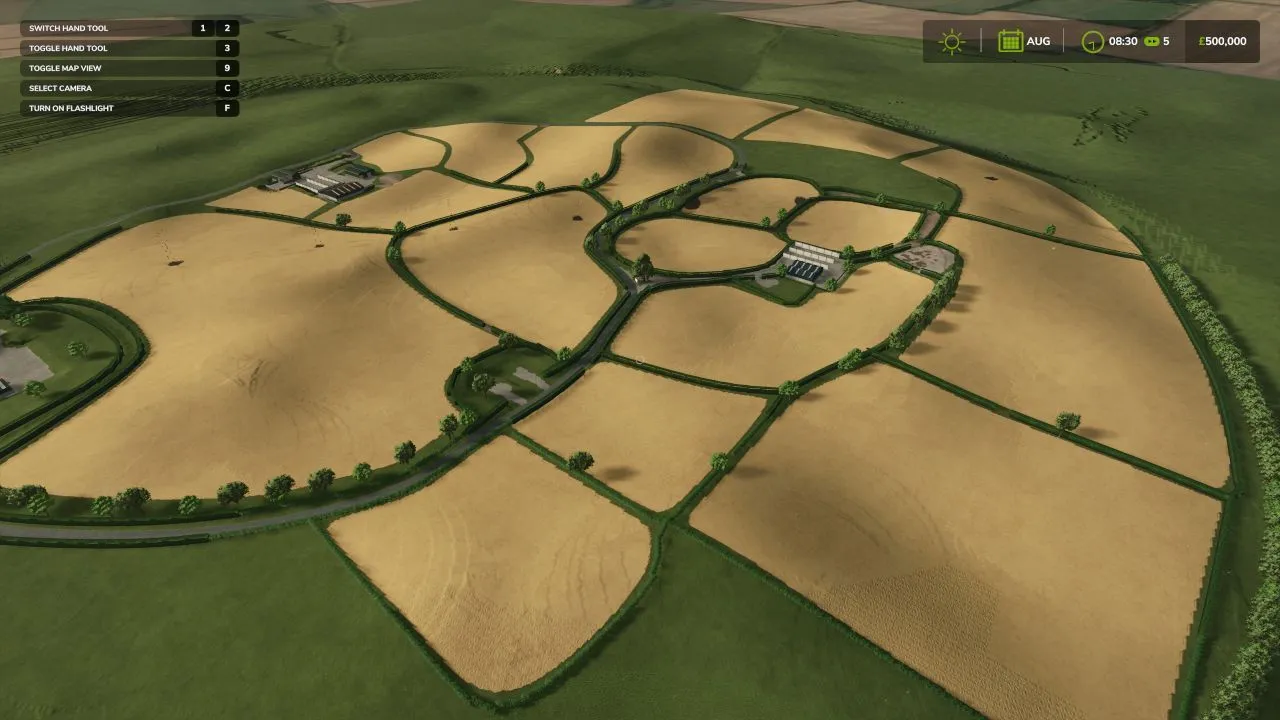Click the 'C' key badge for camera

click(x=228, y=88)
